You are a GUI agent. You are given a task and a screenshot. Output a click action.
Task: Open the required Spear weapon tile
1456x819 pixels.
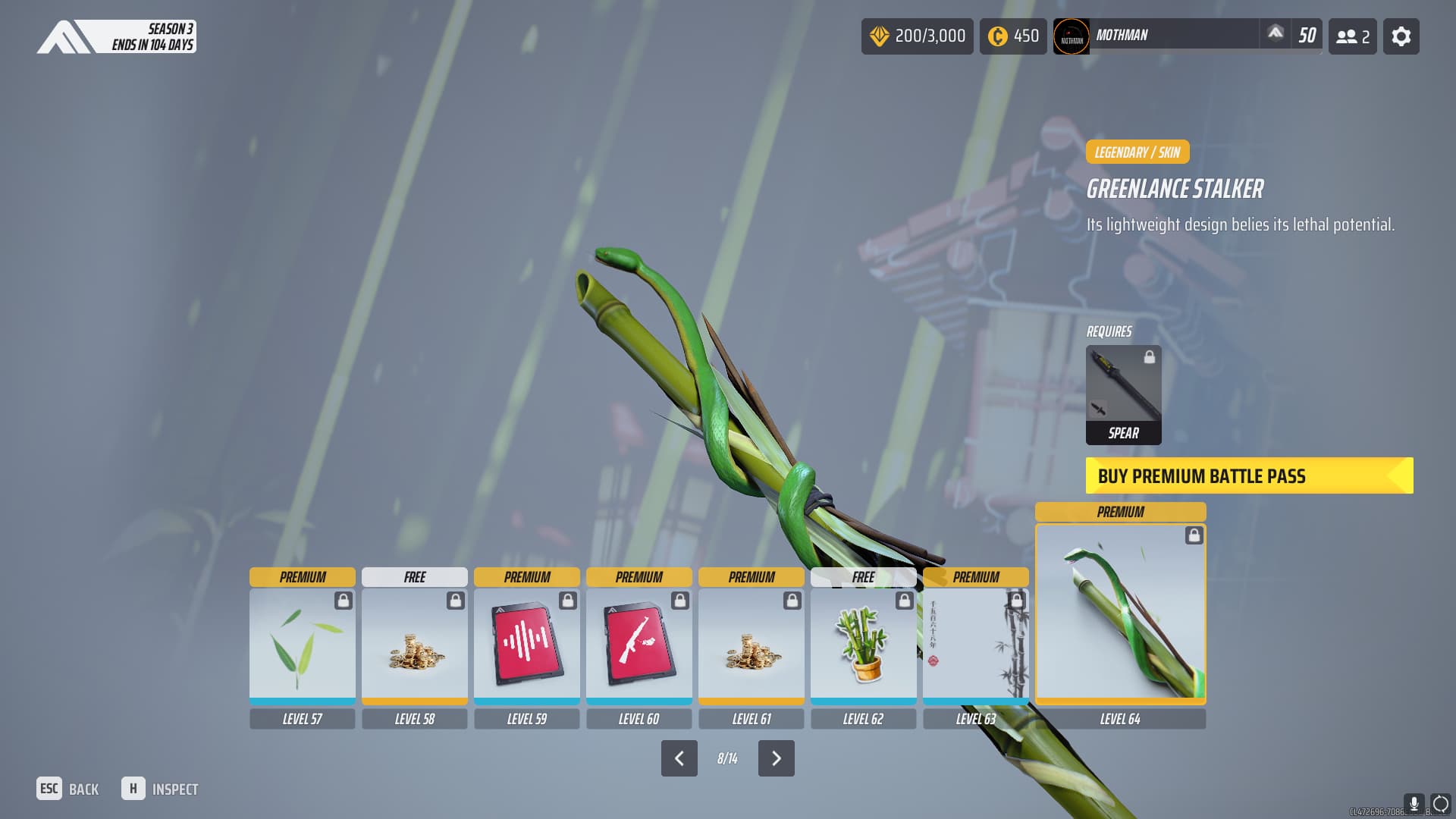1123,394
